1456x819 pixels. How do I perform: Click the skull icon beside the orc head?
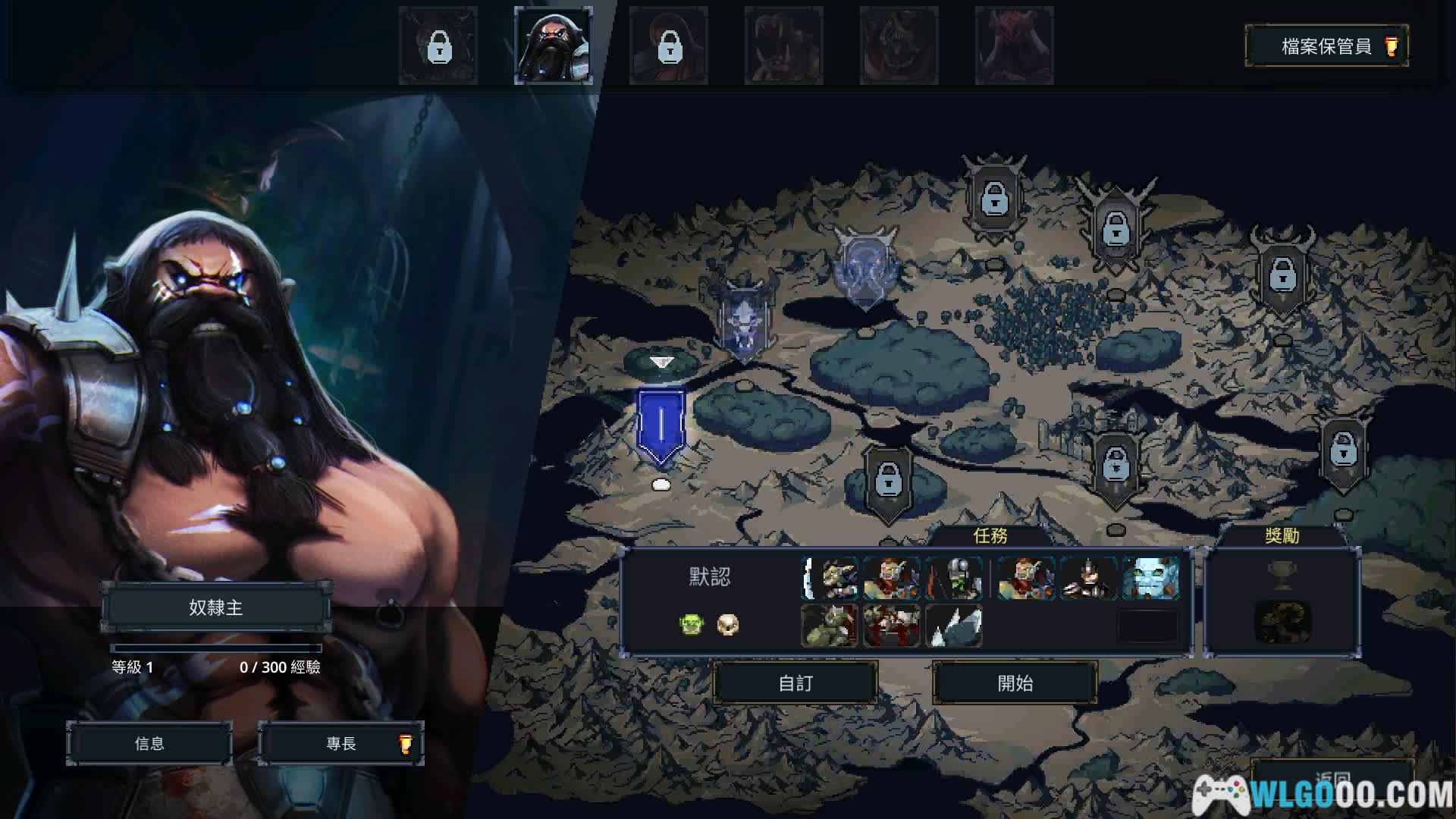click(x=728, y=625)
